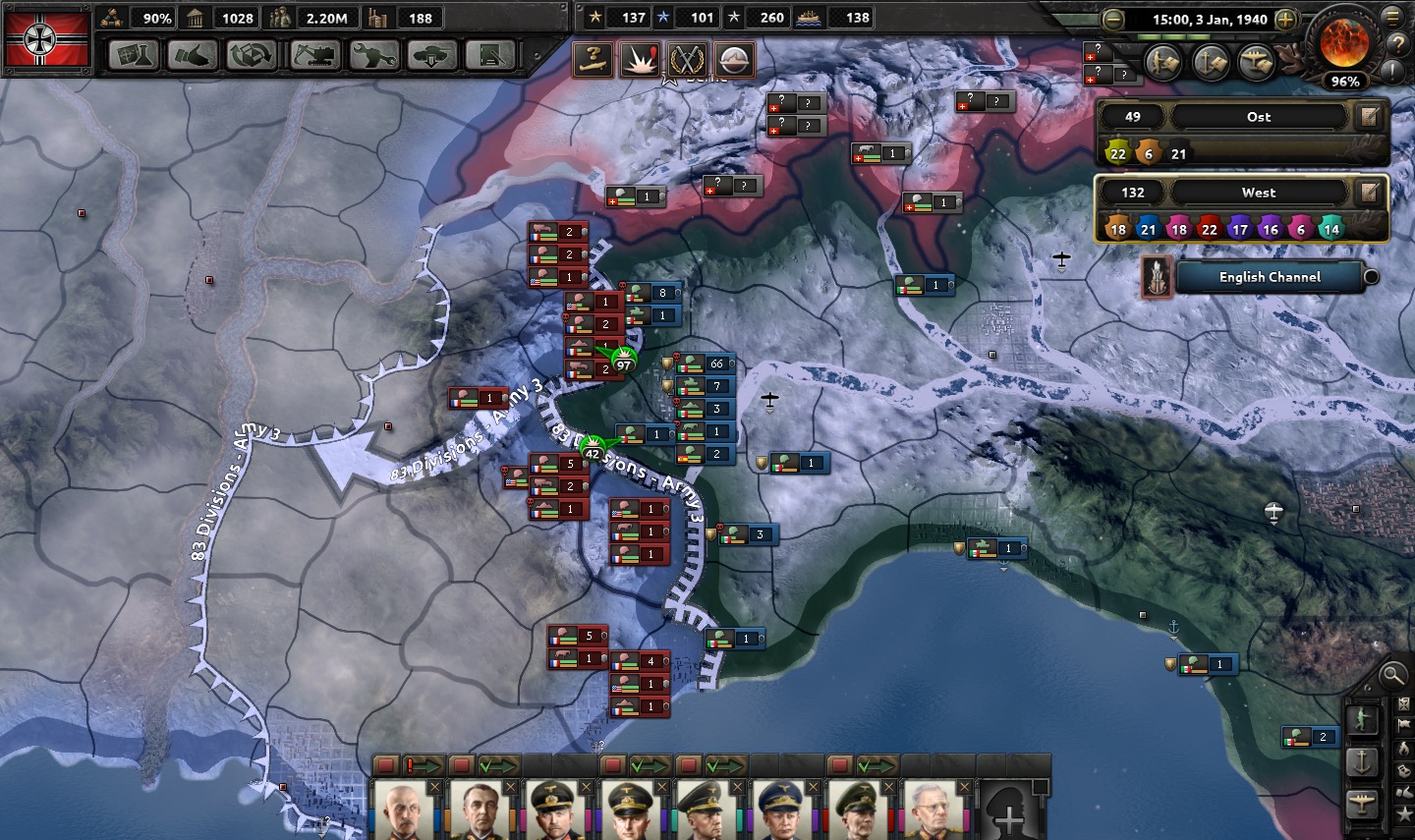Open the Diplomacy handshake menu
Image resolution: width=1415 pixels, height=840 pixels.
(193, 55)
